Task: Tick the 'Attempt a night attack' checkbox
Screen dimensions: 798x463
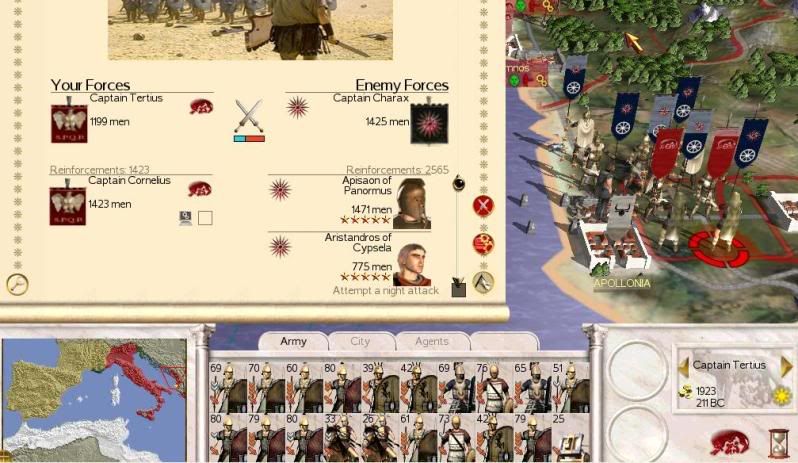Action: point(458,290)
